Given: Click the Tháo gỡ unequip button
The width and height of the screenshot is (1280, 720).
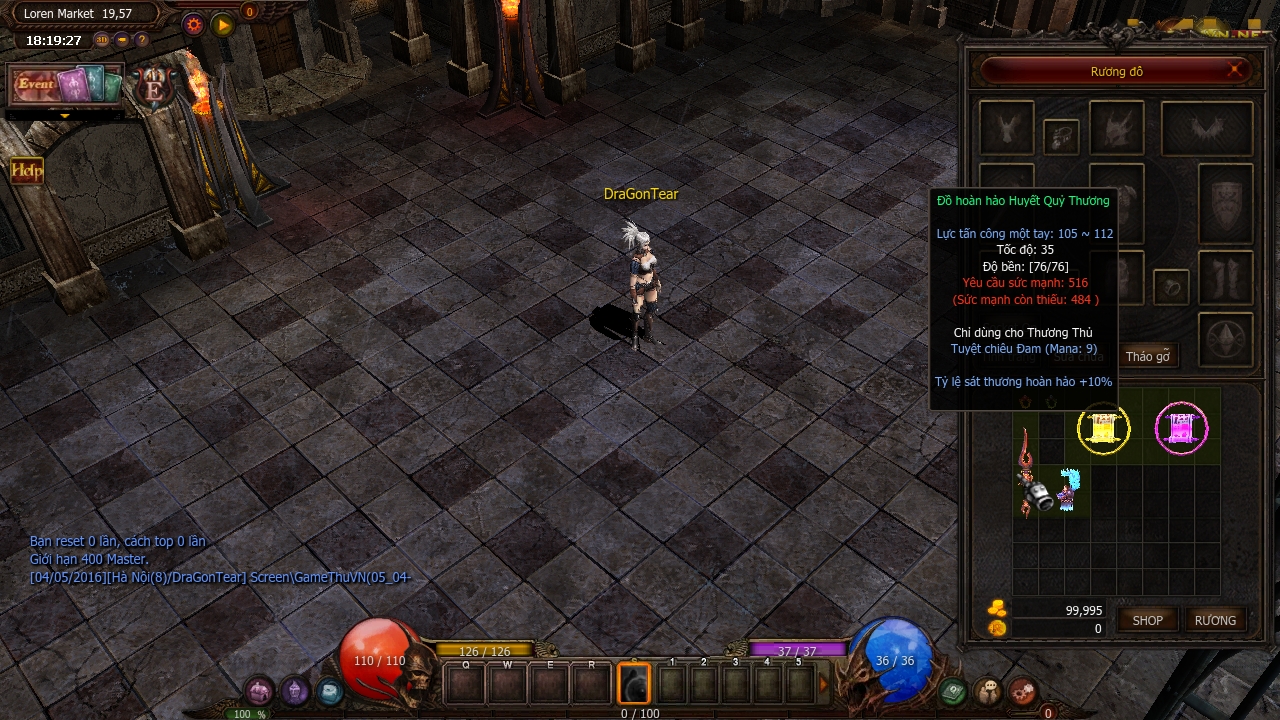Looking at the screenshot, I should (1147, 357).
